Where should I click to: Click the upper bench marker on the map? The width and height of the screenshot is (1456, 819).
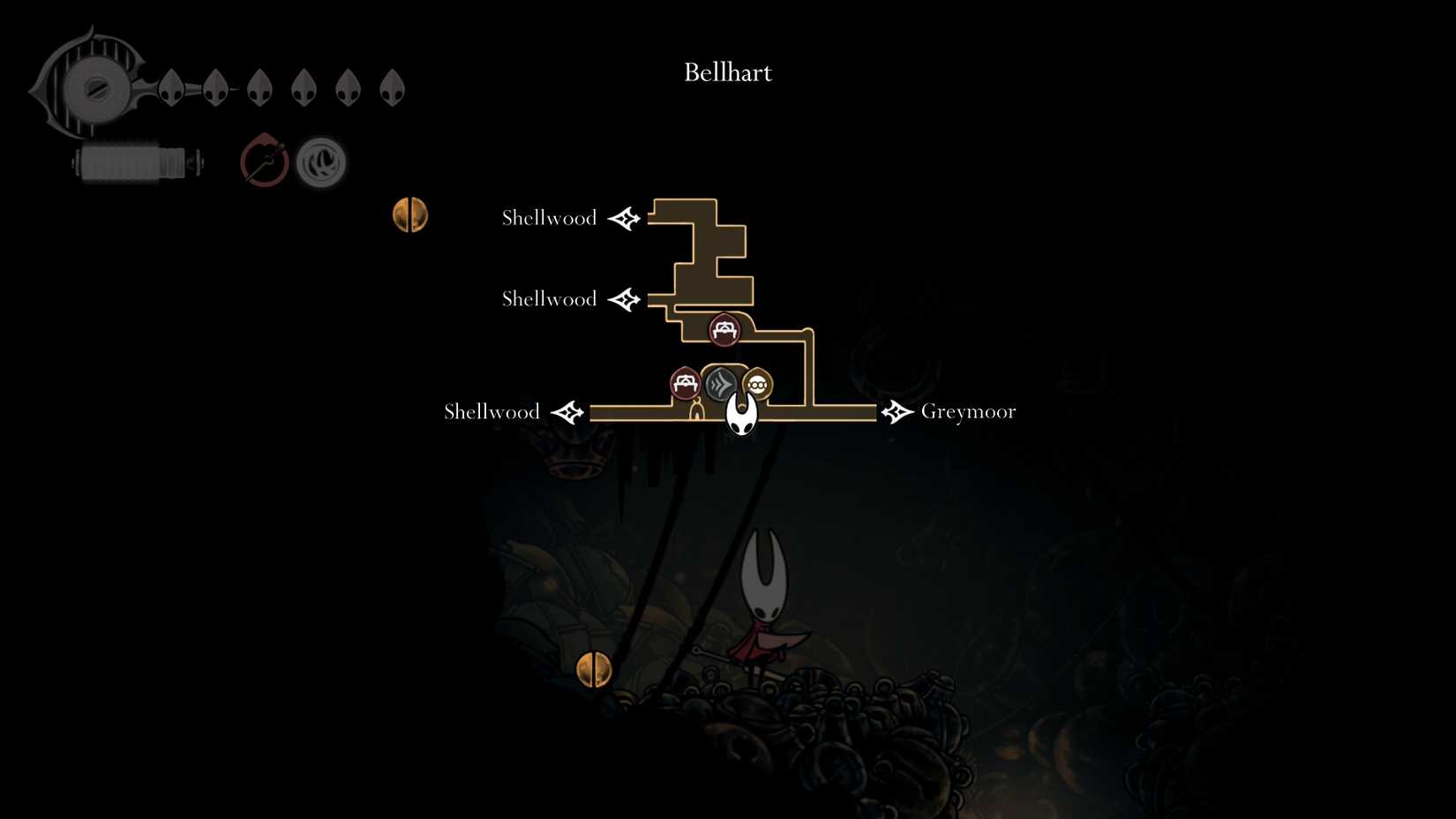(x=725, y=329)
